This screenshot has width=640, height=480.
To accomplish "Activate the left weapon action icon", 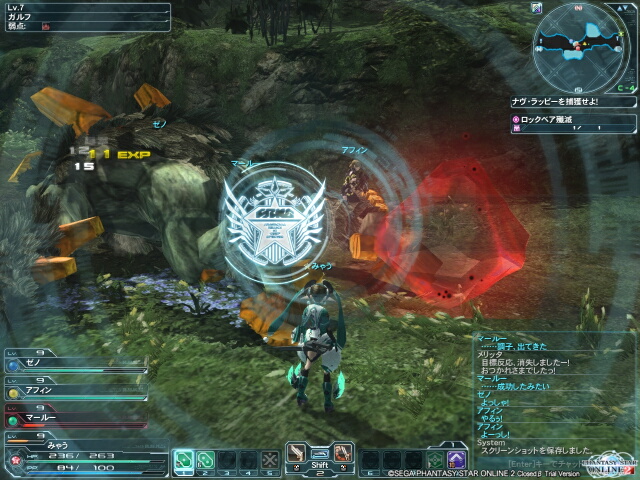I will tap(297, 454).
